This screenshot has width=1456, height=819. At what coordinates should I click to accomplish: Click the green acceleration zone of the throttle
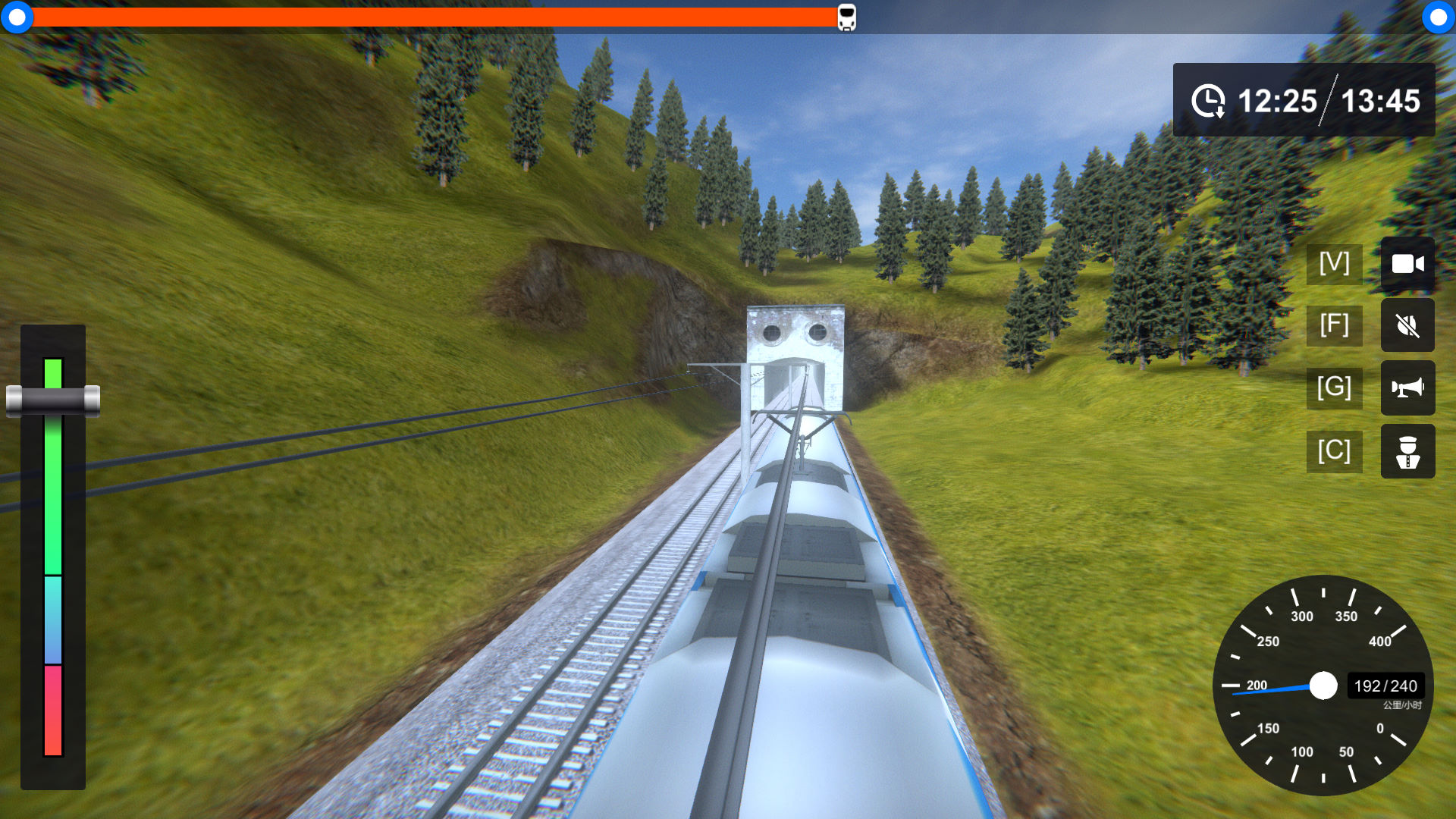pyautogui.click(x=53, y=493)
